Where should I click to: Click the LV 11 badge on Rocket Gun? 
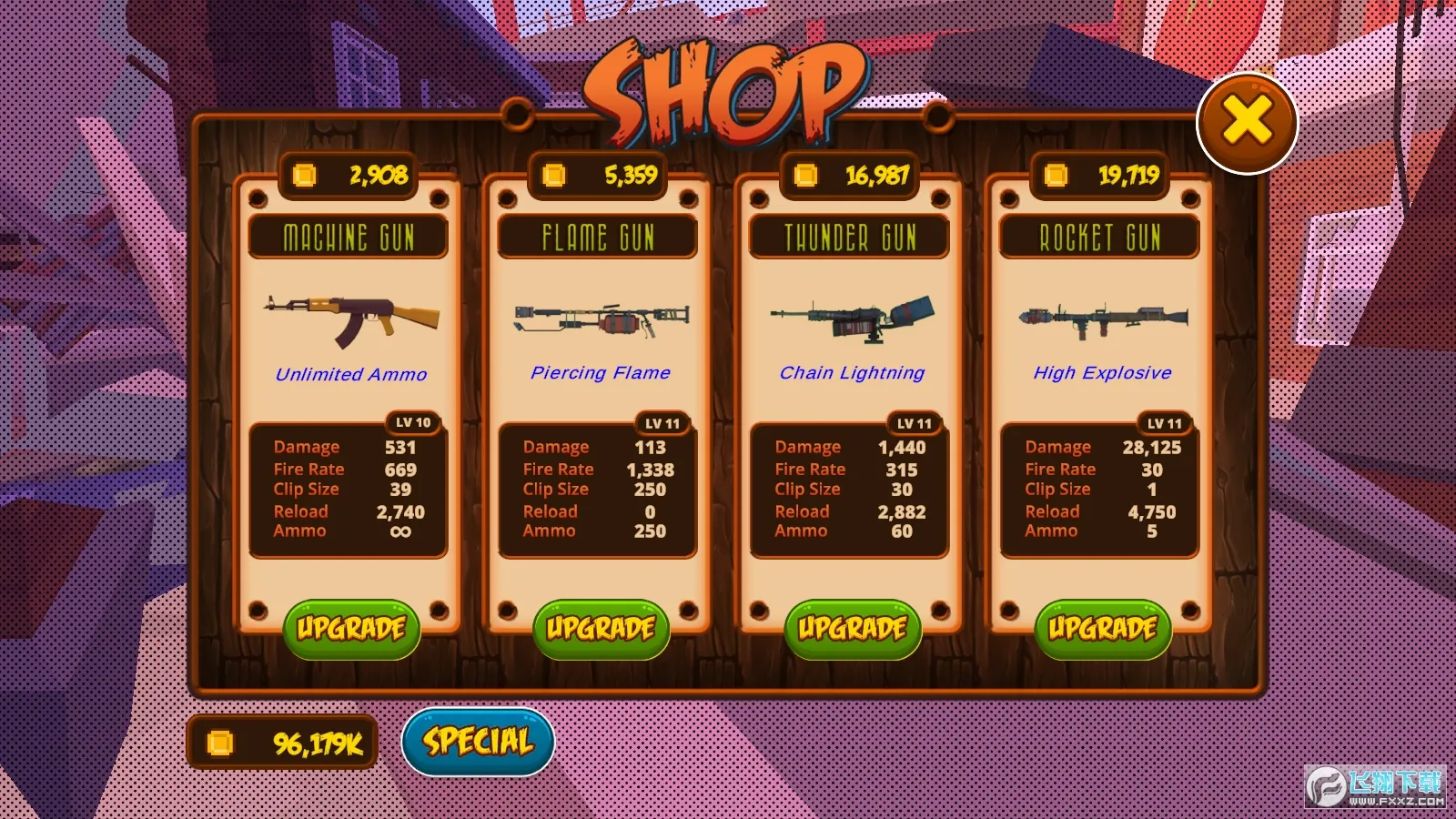(x=1163, y=422)
